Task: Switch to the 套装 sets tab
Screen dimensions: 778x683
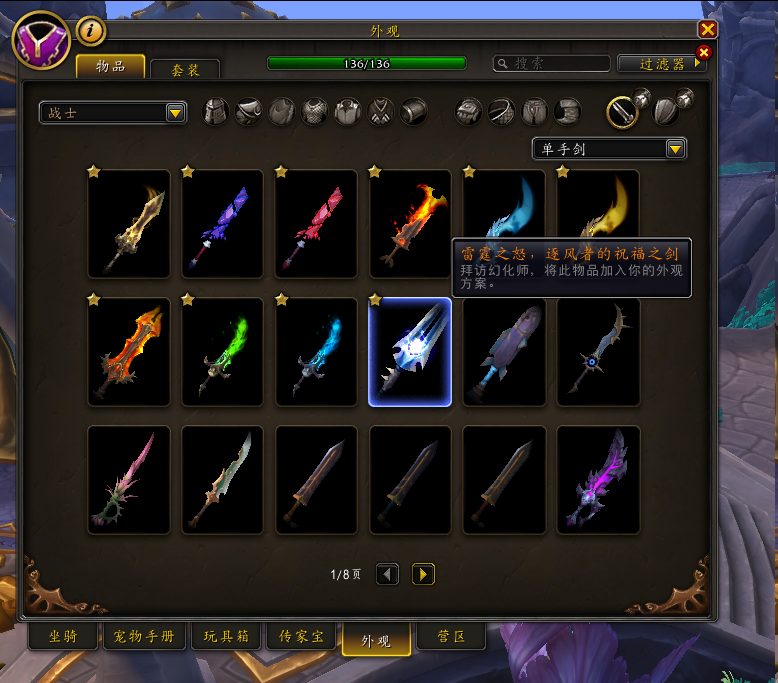Action: (x=185, y=70)
